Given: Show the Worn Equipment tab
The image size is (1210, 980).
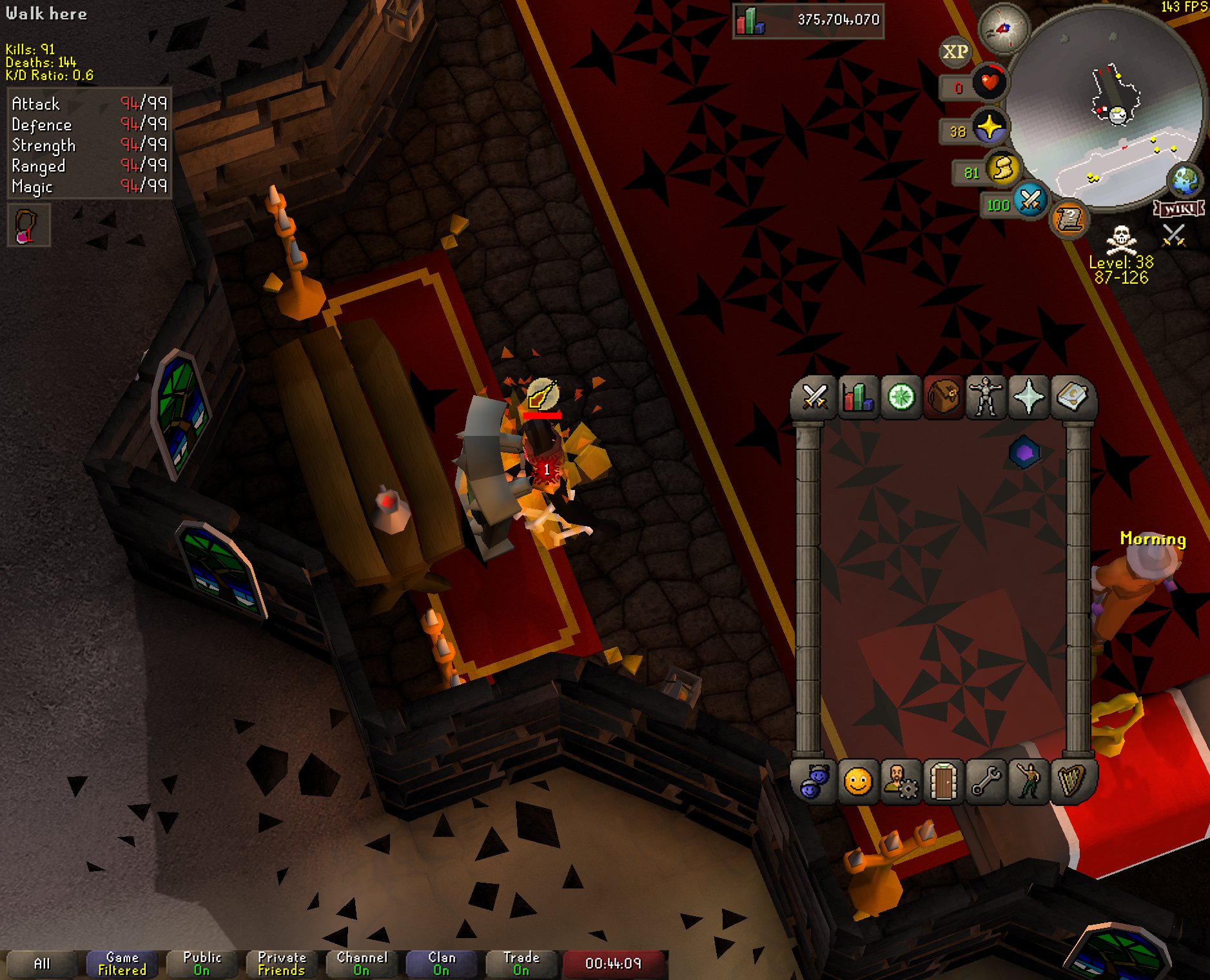Looking at the screenshot, I should (986, 397).
